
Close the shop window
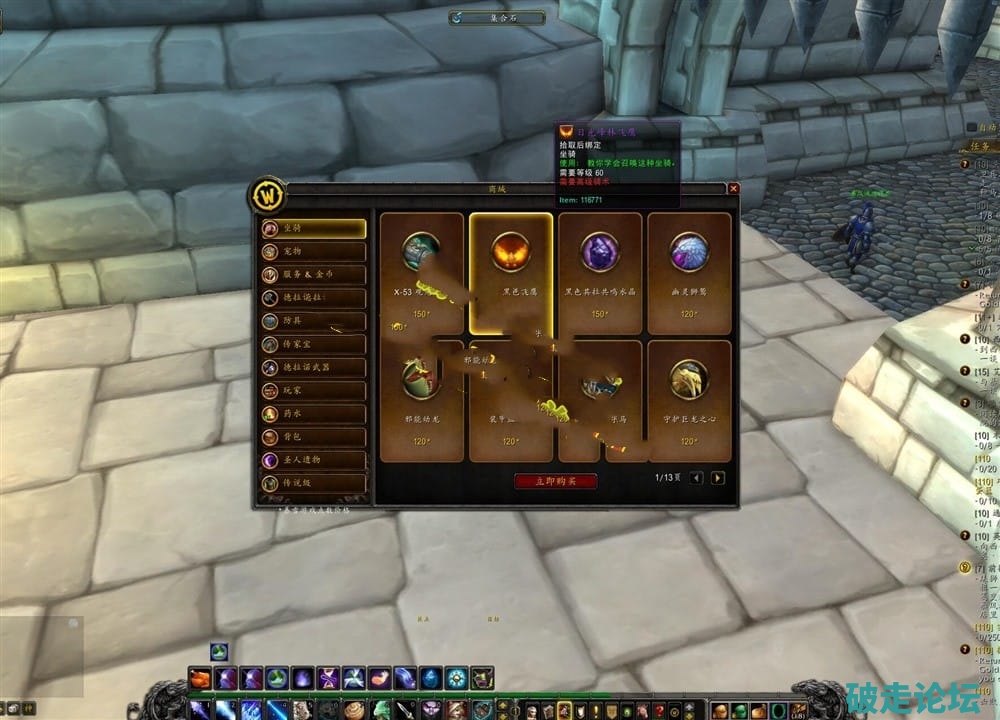coord(733,188)
